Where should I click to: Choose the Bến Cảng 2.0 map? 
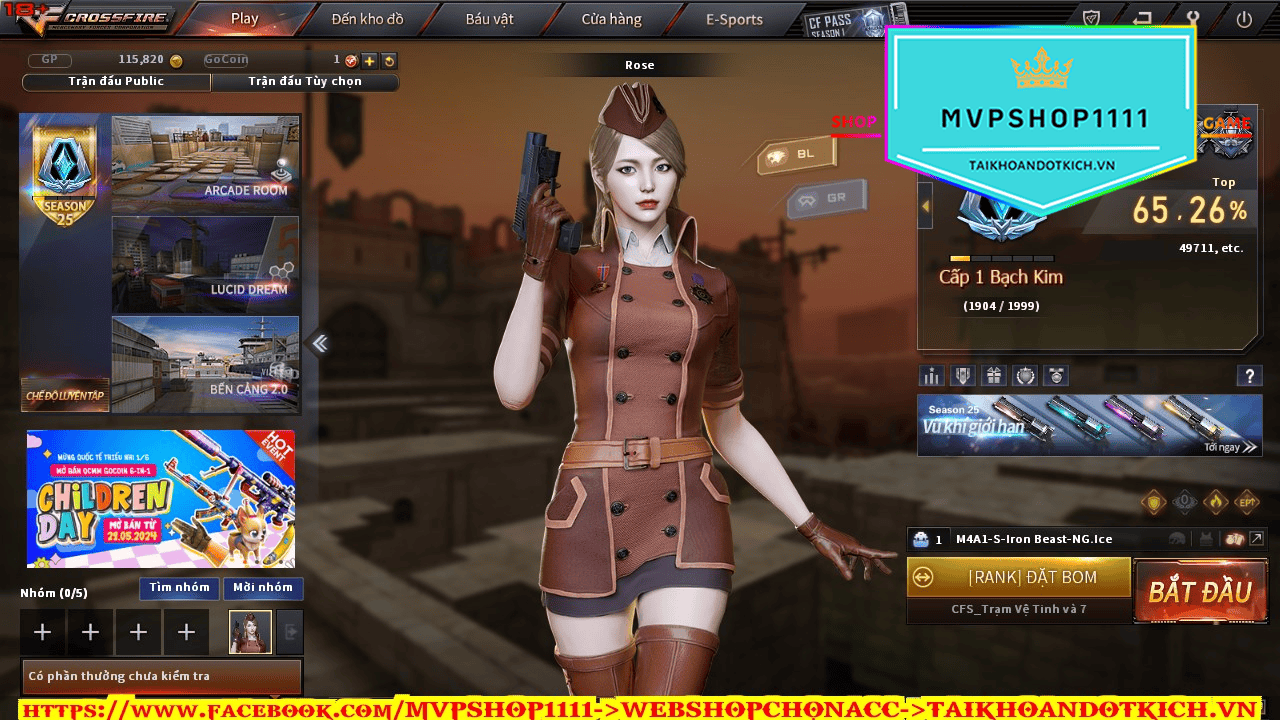click(205, 364)
